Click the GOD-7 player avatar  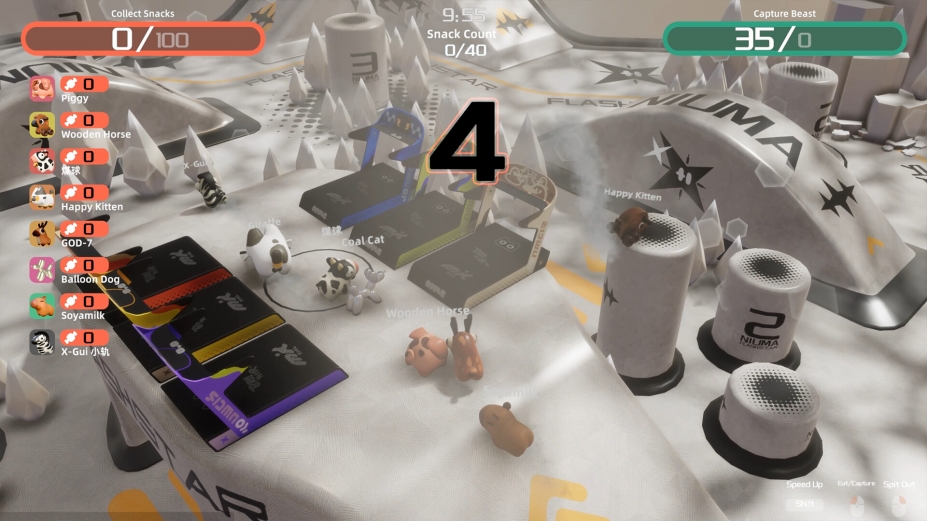pos(42,234)
